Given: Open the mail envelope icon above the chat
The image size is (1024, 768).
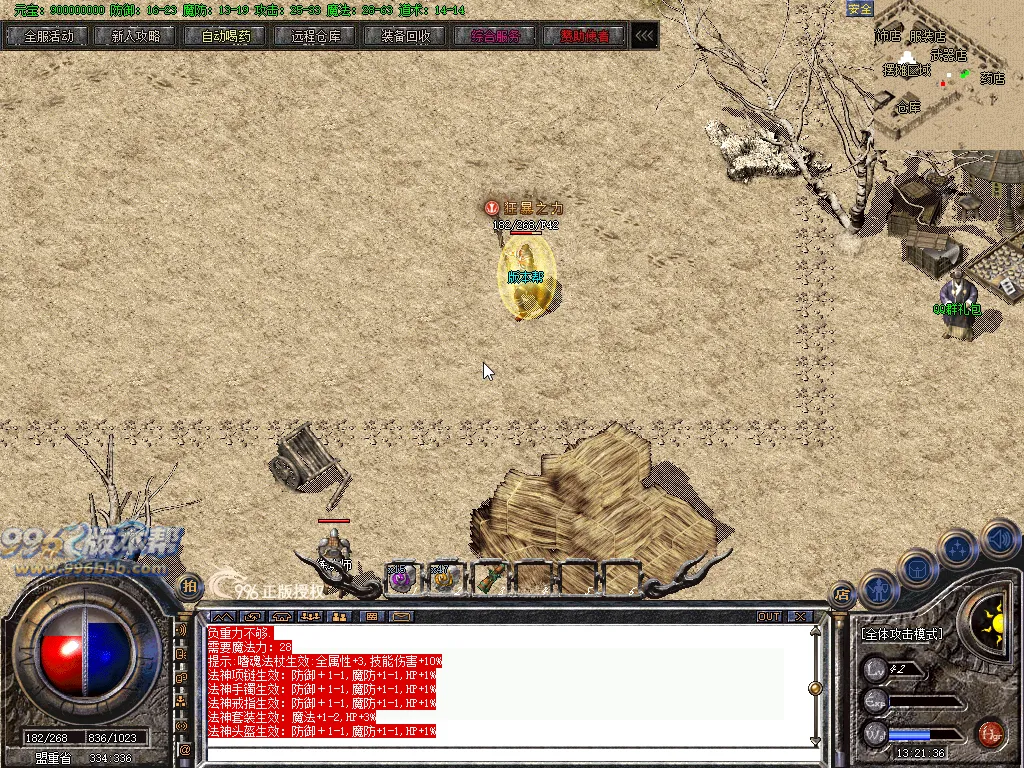Looking at the screenshot, I should click(401, 617).
